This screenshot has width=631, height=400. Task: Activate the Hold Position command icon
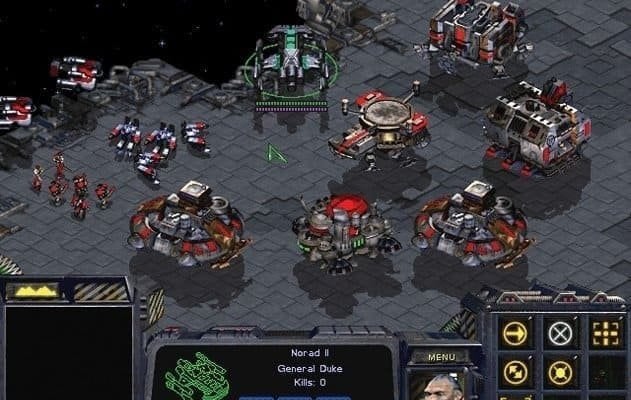coord(560,372)
